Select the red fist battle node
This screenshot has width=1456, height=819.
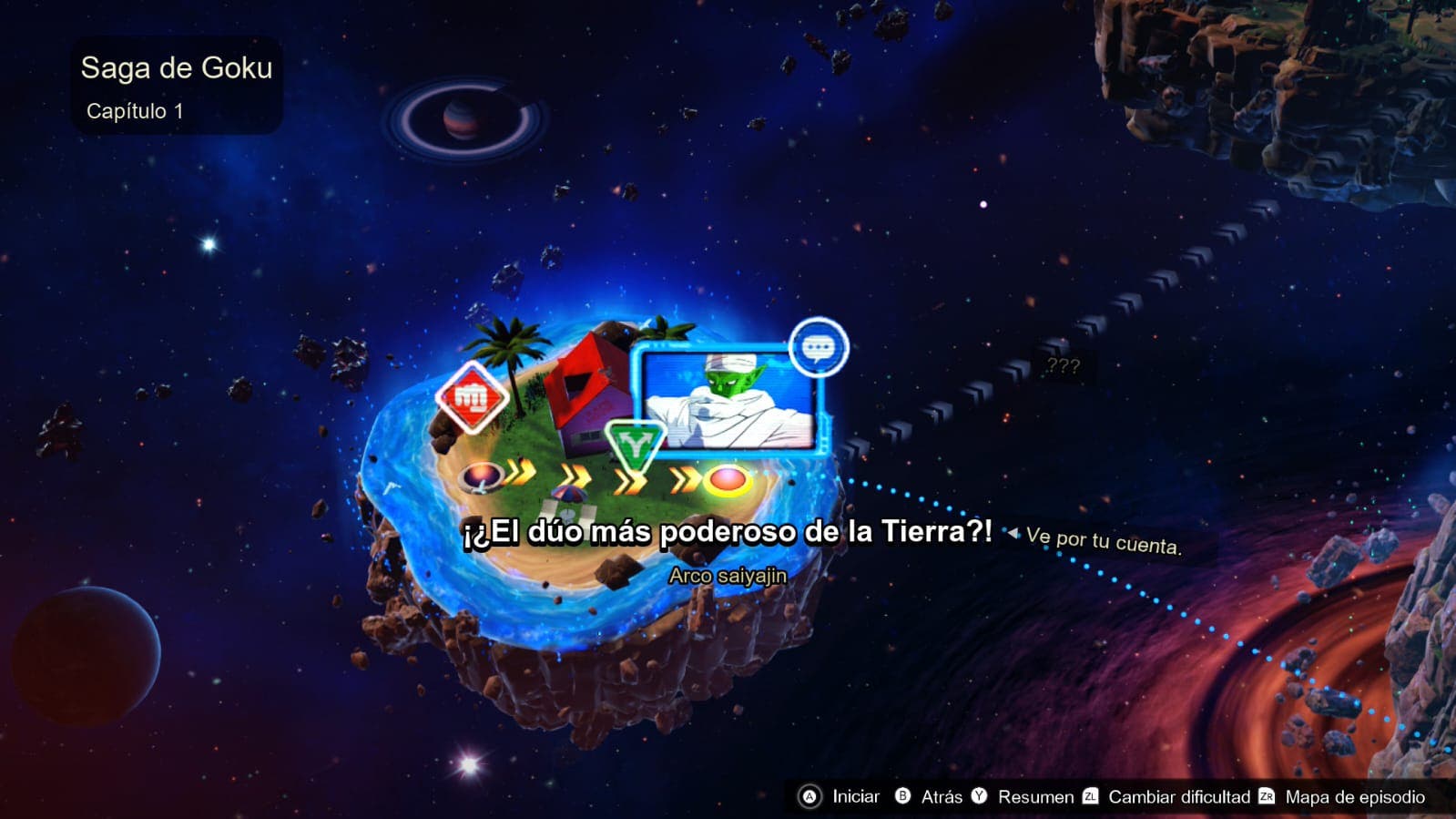coord(472,398)
